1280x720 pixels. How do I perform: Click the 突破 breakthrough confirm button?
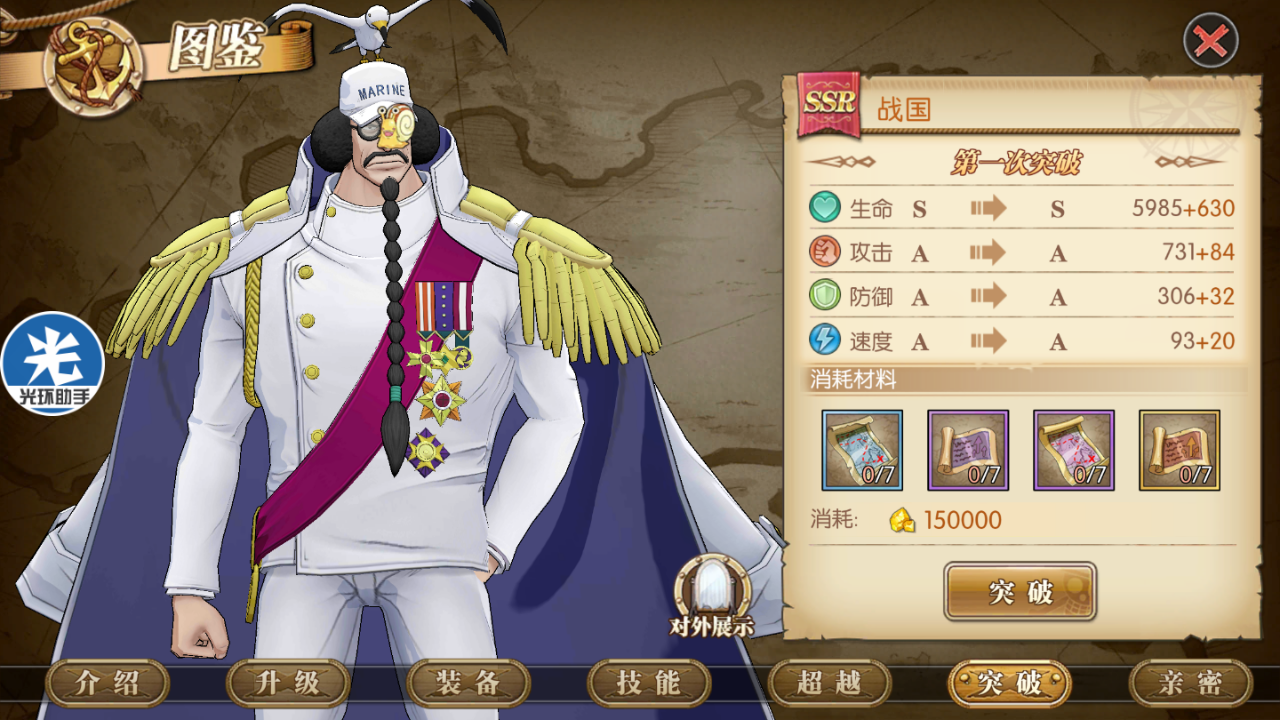click(x=1020, y=592)
